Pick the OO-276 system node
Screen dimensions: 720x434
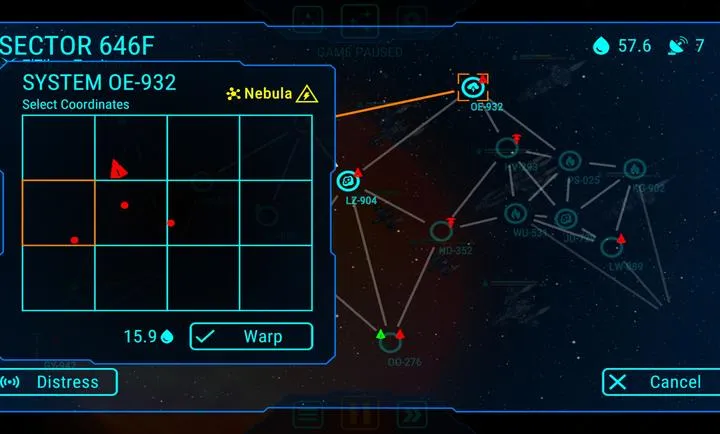pyautogui.click(x=391, y=343)
